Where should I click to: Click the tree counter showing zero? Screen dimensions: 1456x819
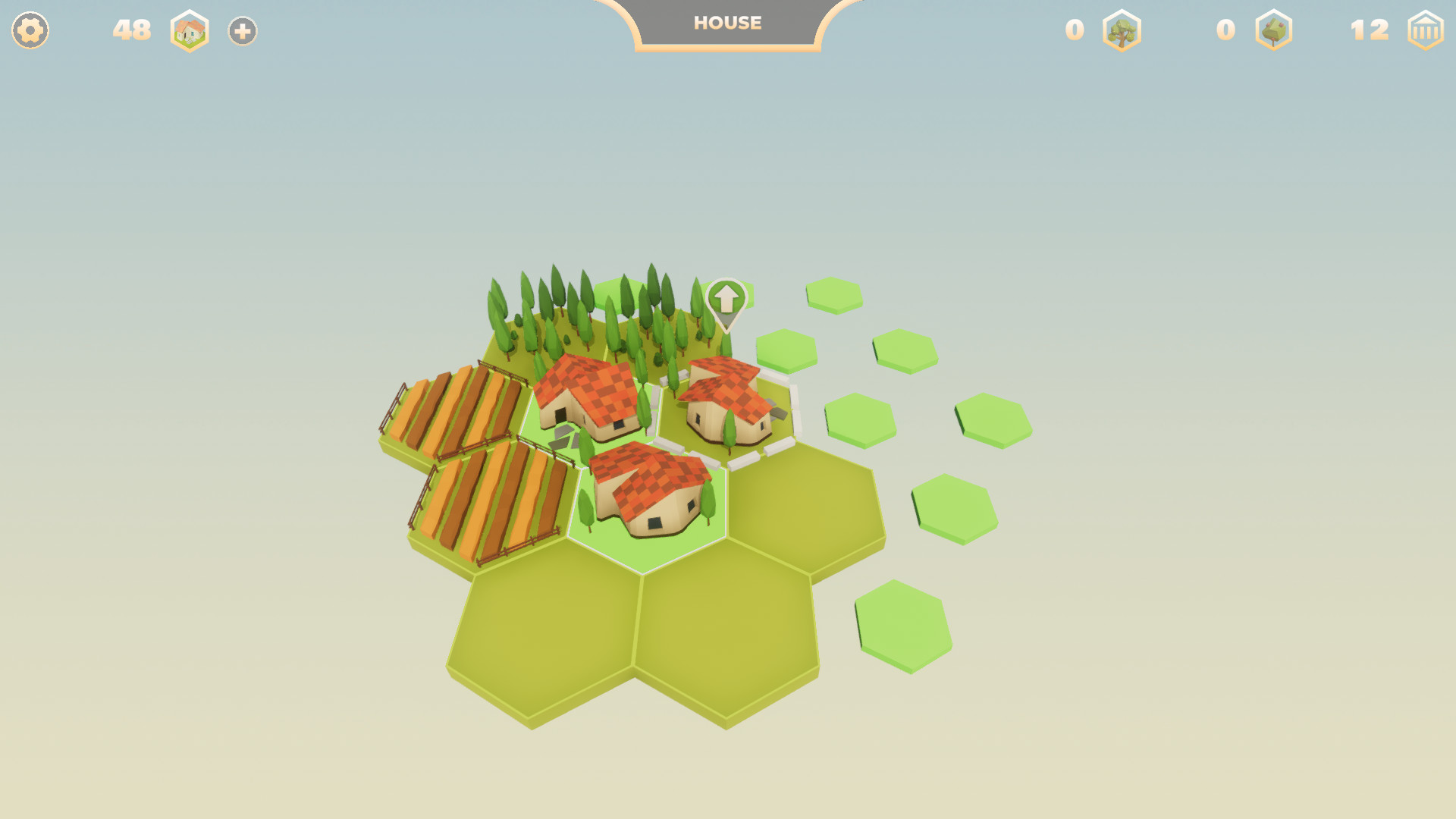pyautogui.click(x=1074, y=30)
